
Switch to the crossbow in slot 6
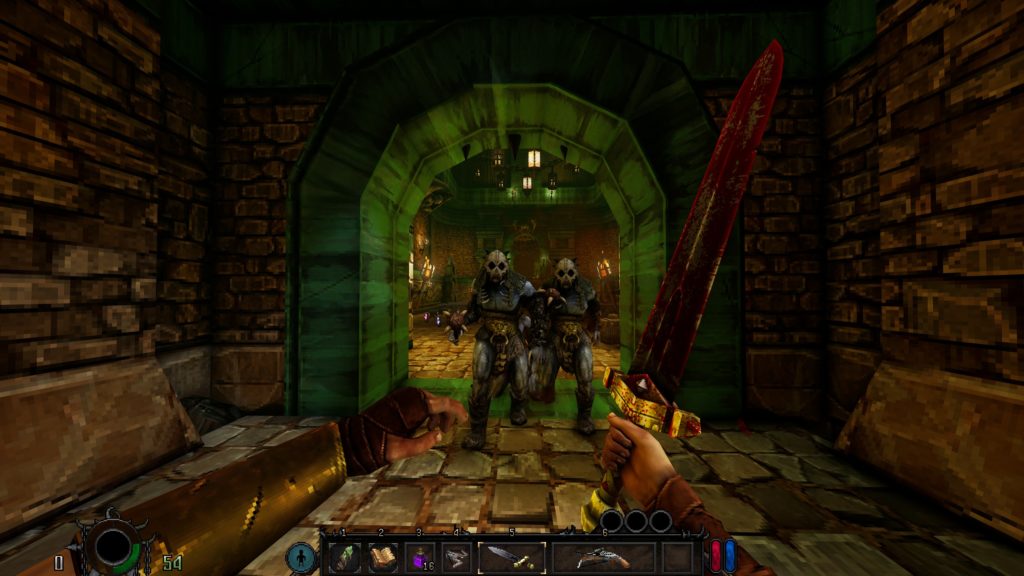[603, 557]
